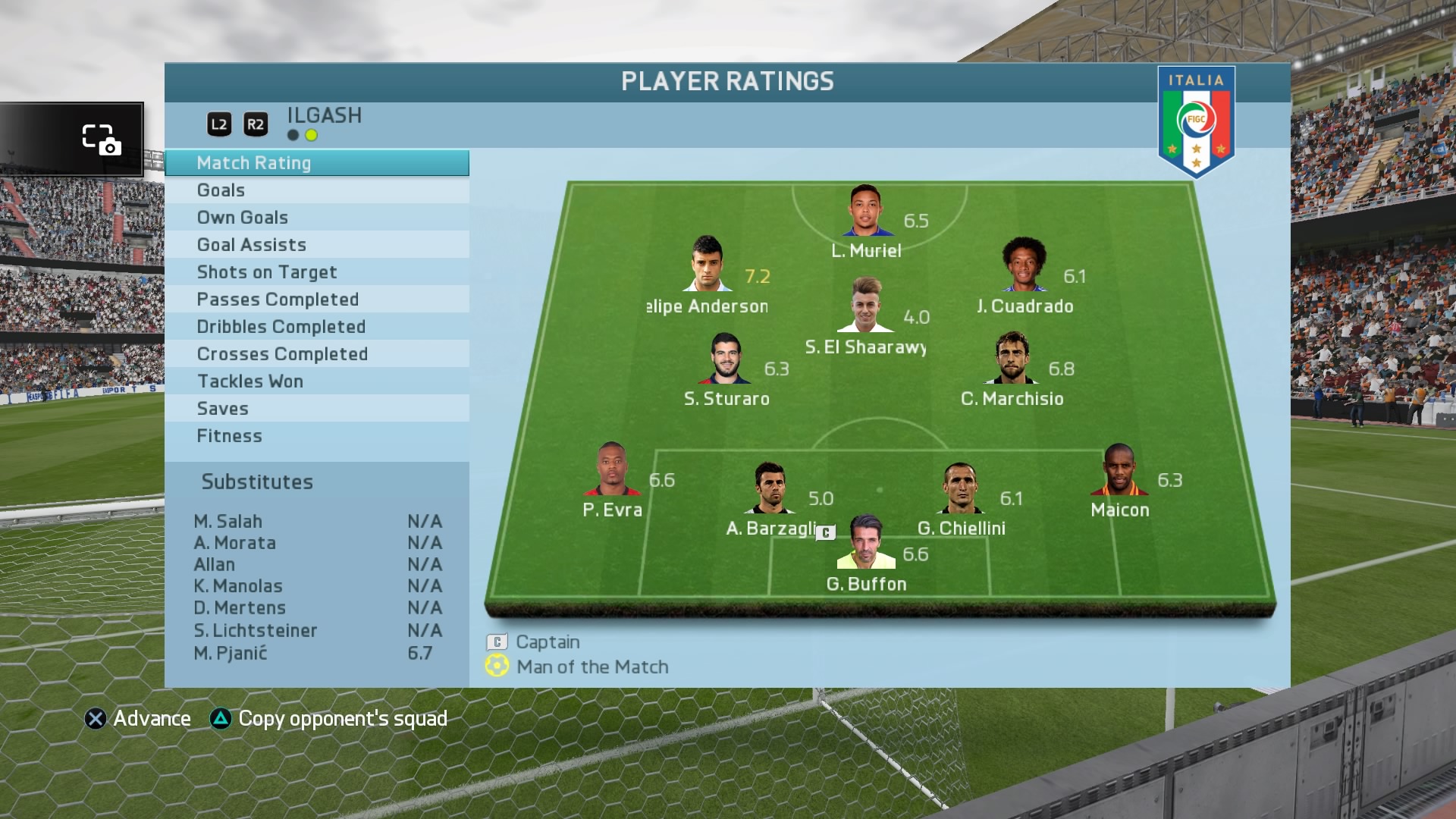Choose Crosses Completed in the list
1456x819 pixels.
(x=316, y=354)
